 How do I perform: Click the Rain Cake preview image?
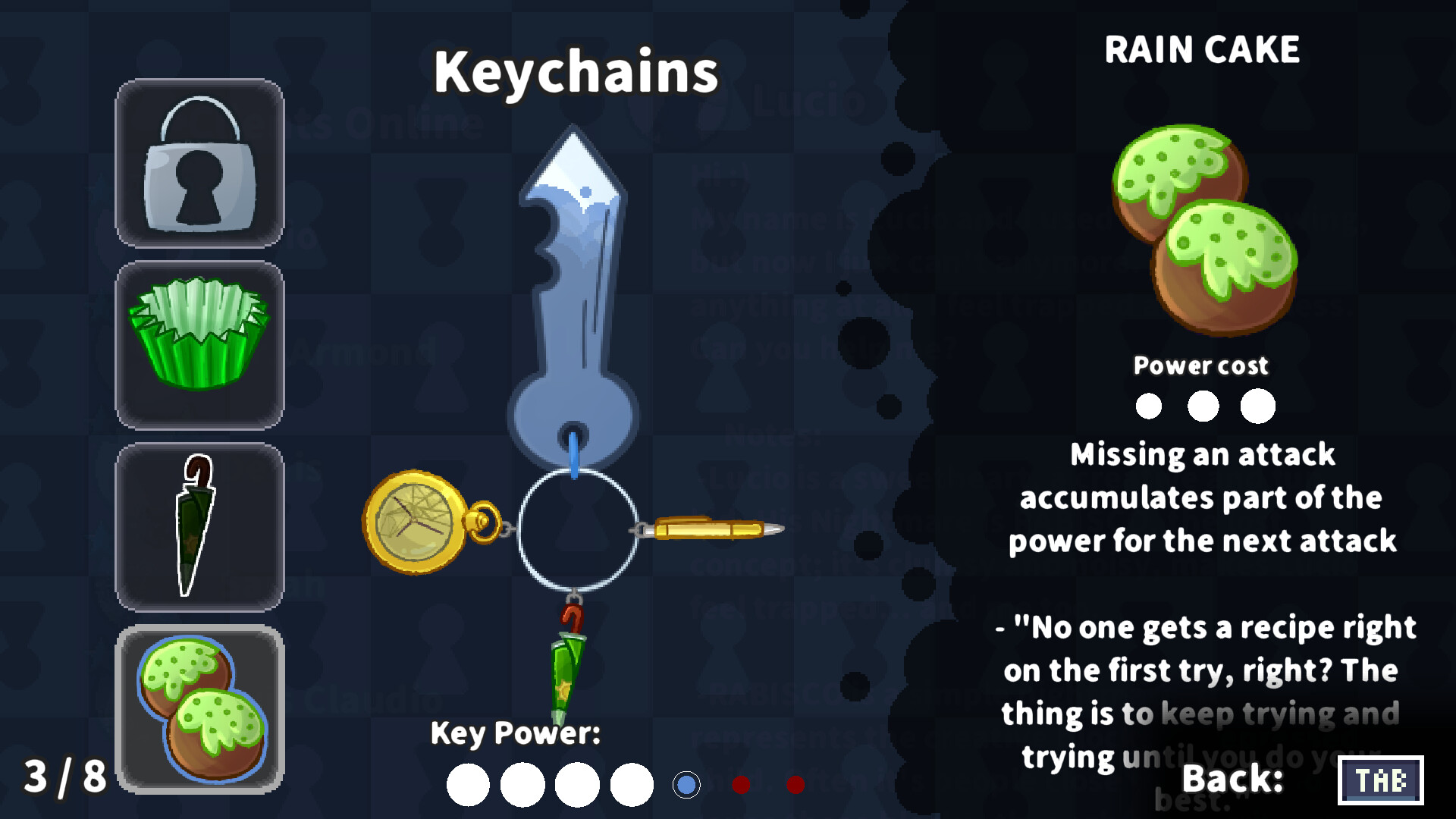[1206, 227]
